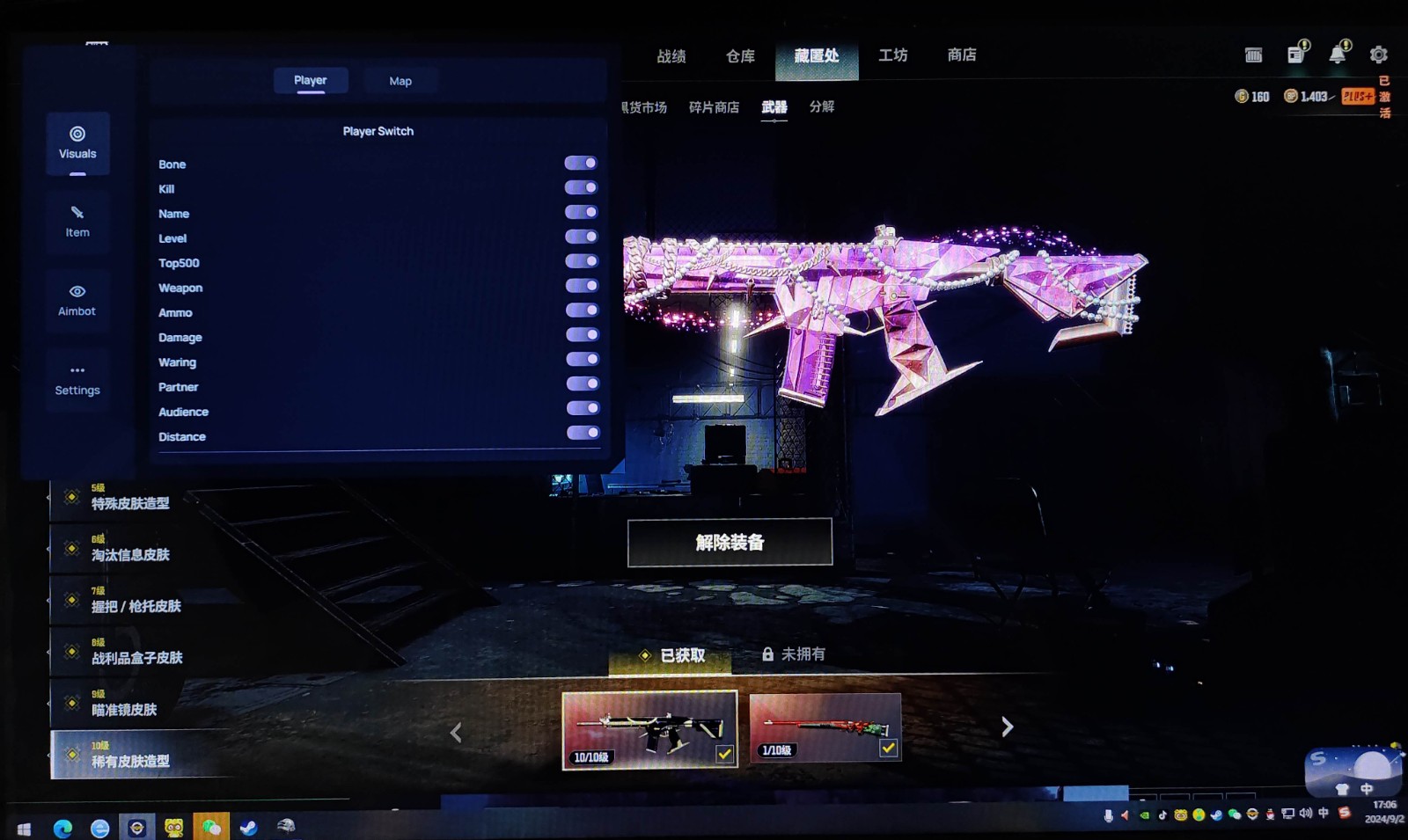Check the notification bell icon

[1338, 54]
